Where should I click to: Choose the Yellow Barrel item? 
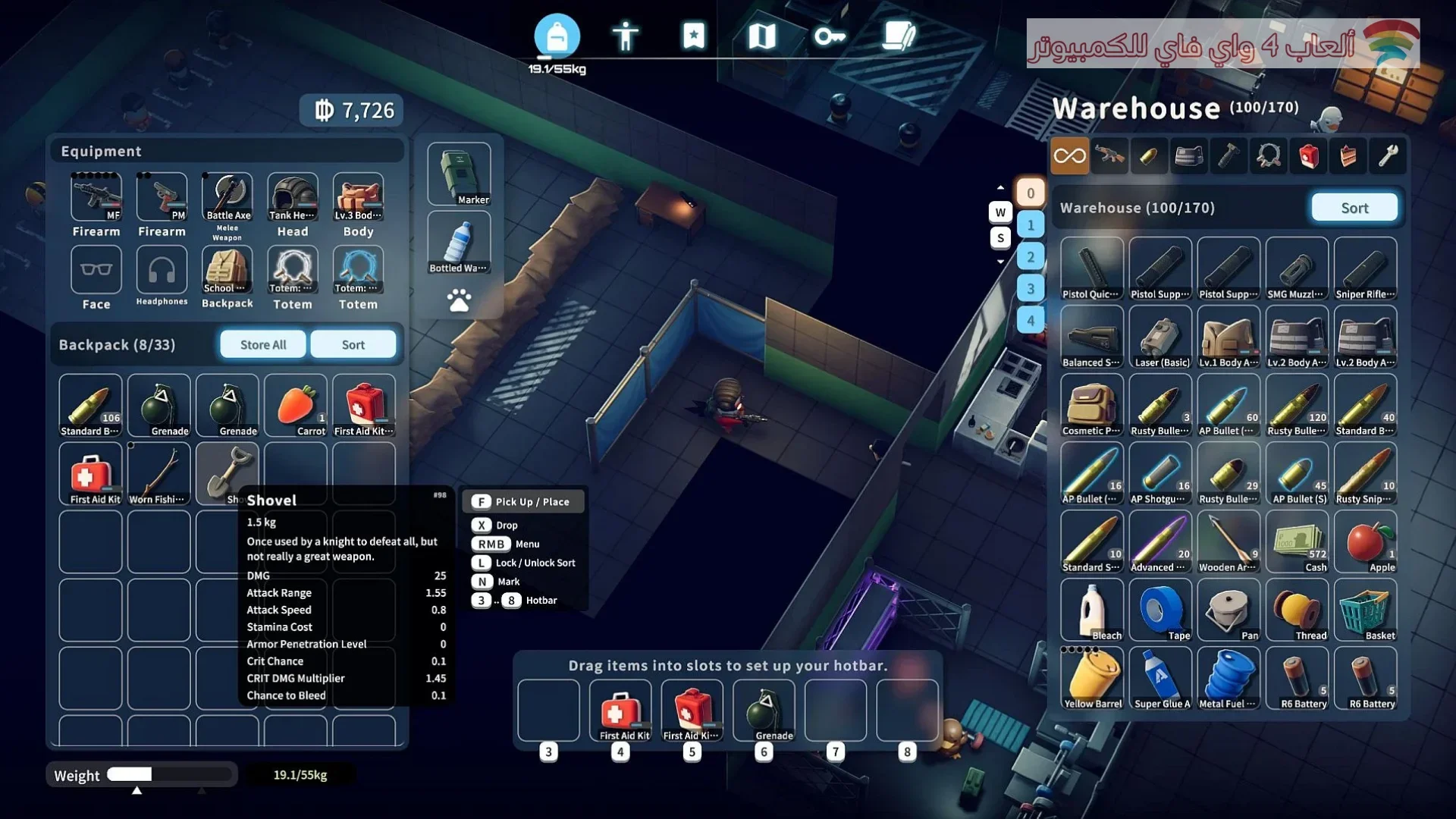click(1092, 679)
